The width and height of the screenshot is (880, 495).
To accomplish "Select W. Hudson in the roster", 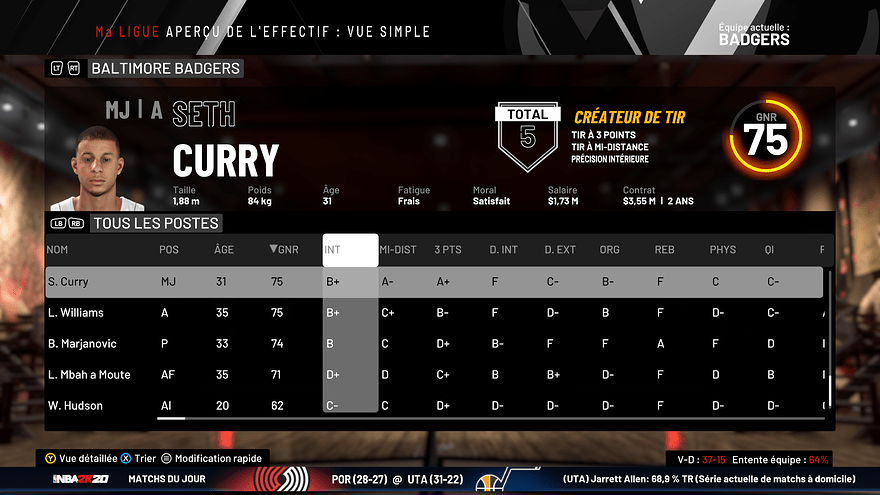I will click(x=434, y=405).
